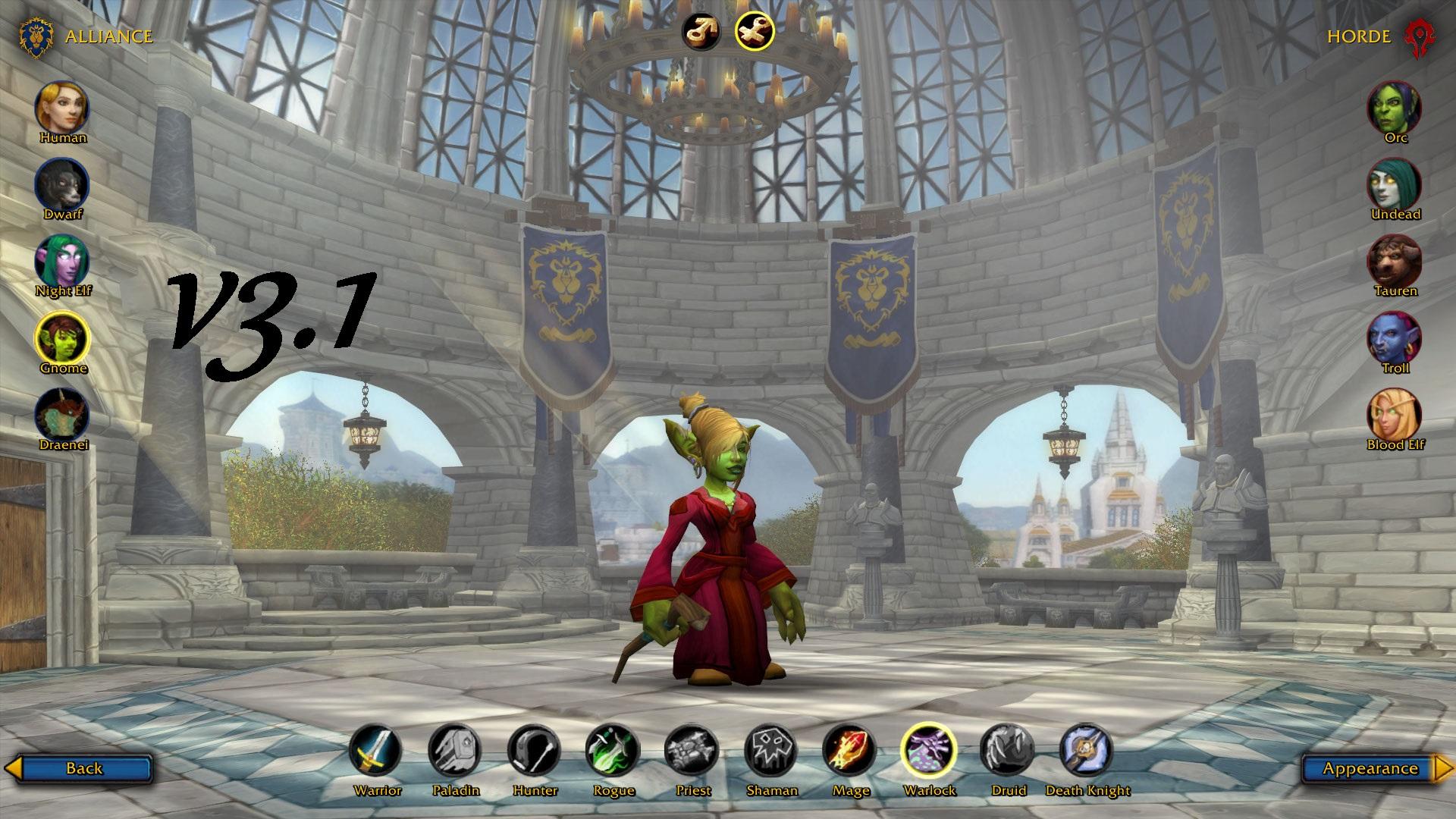Open the Appearance customization screen
Image resolution: width=1456 pixels, height=819 pixels.
point(1374,768)
